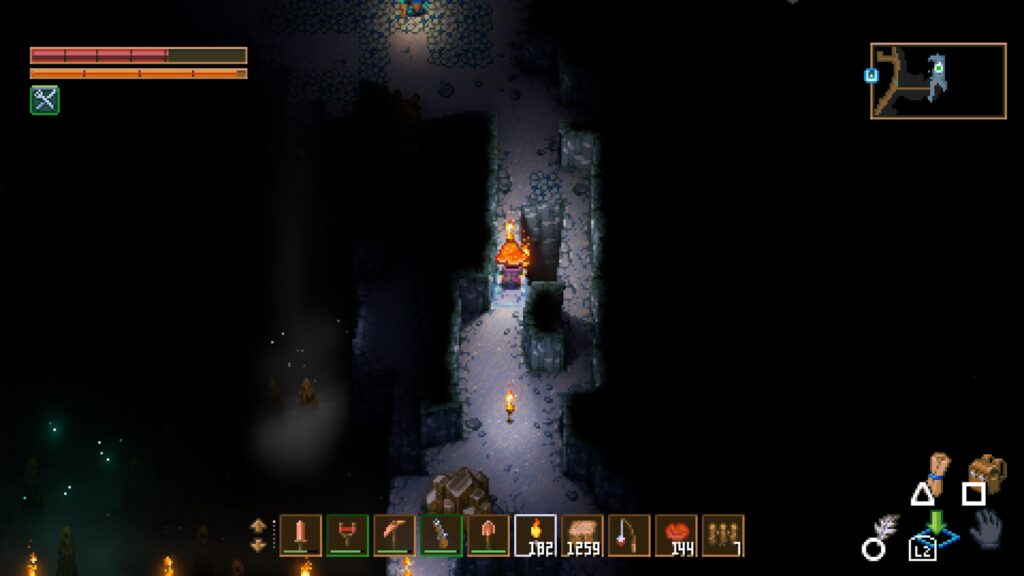Select the fourth hotbar slot with the hoe tool
The width and height of the screenshot is (1024, 576).
tap(441, 535)
